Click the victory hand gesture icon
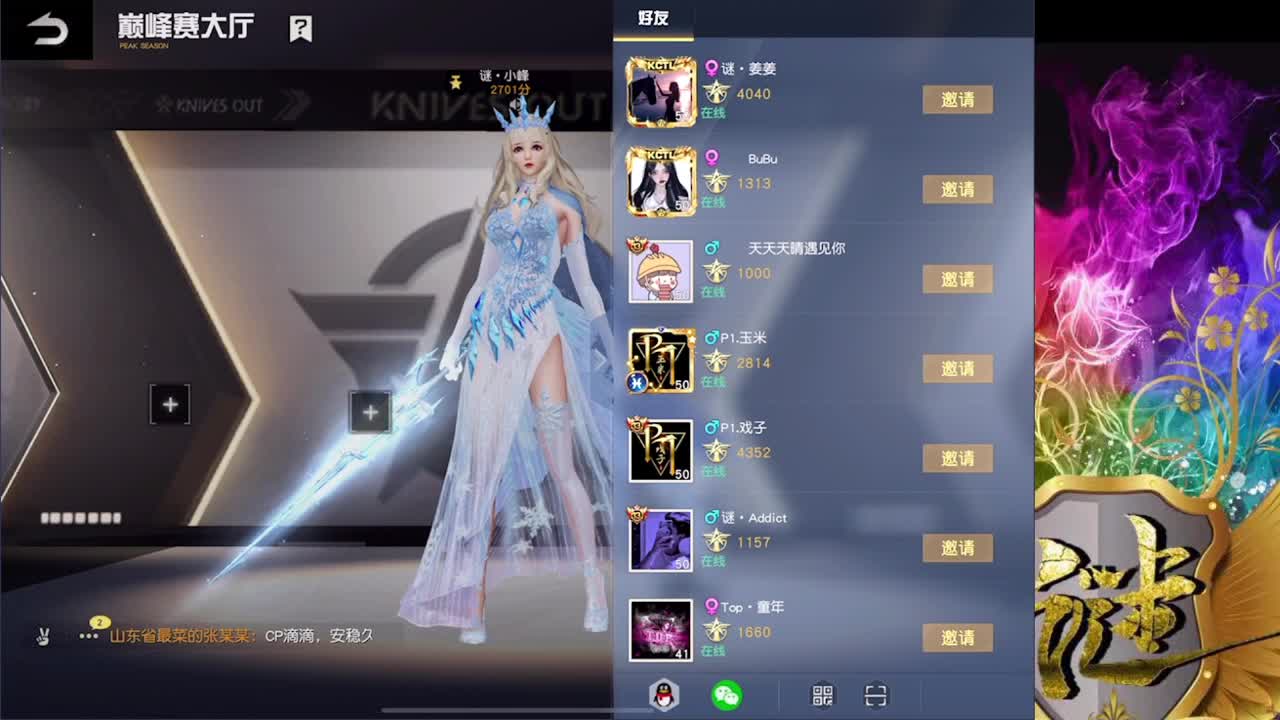This screenshot has width=1280, height=720. (45, 636)
